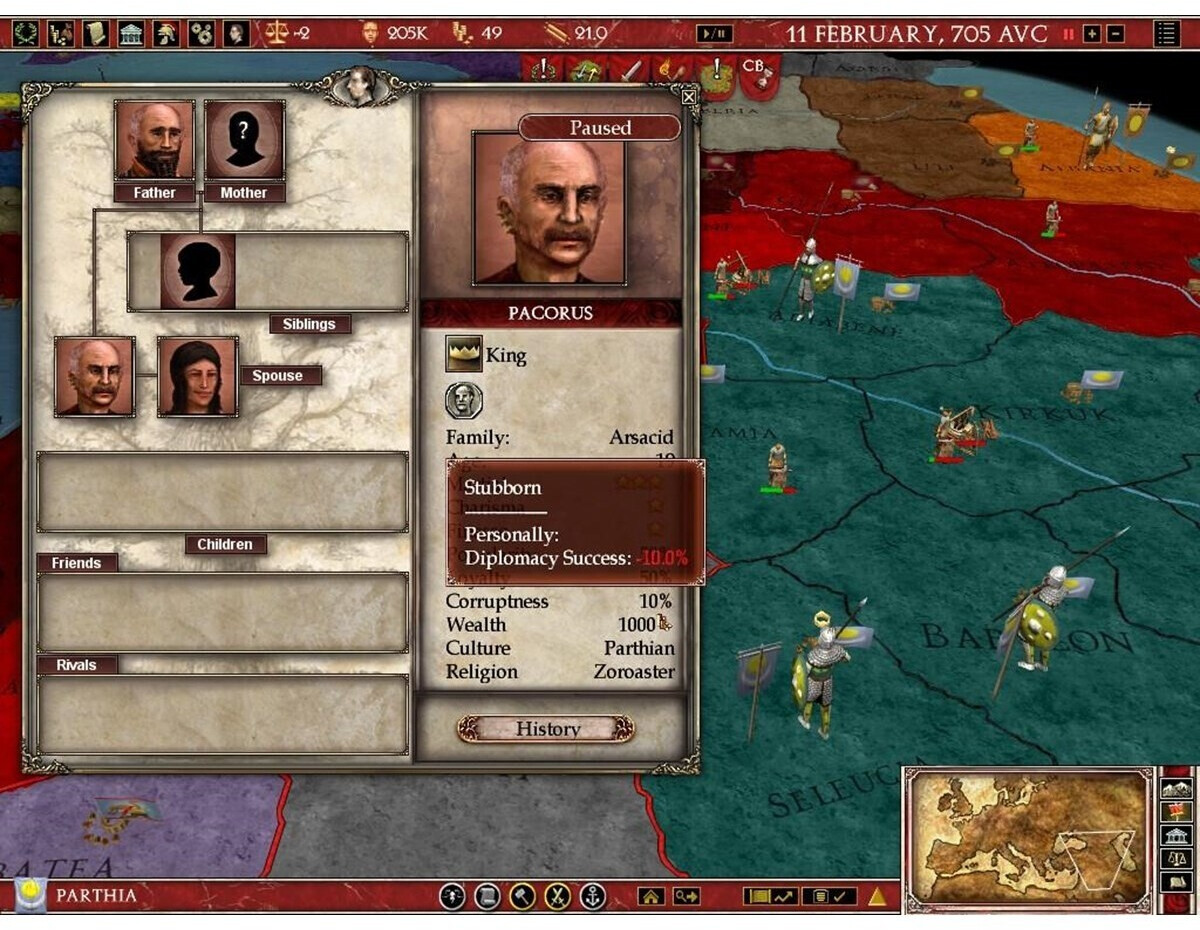This screenshot has width=1200, height=930.
Task: Toggle the play/pause button in top bar
Action: (714, 34)
